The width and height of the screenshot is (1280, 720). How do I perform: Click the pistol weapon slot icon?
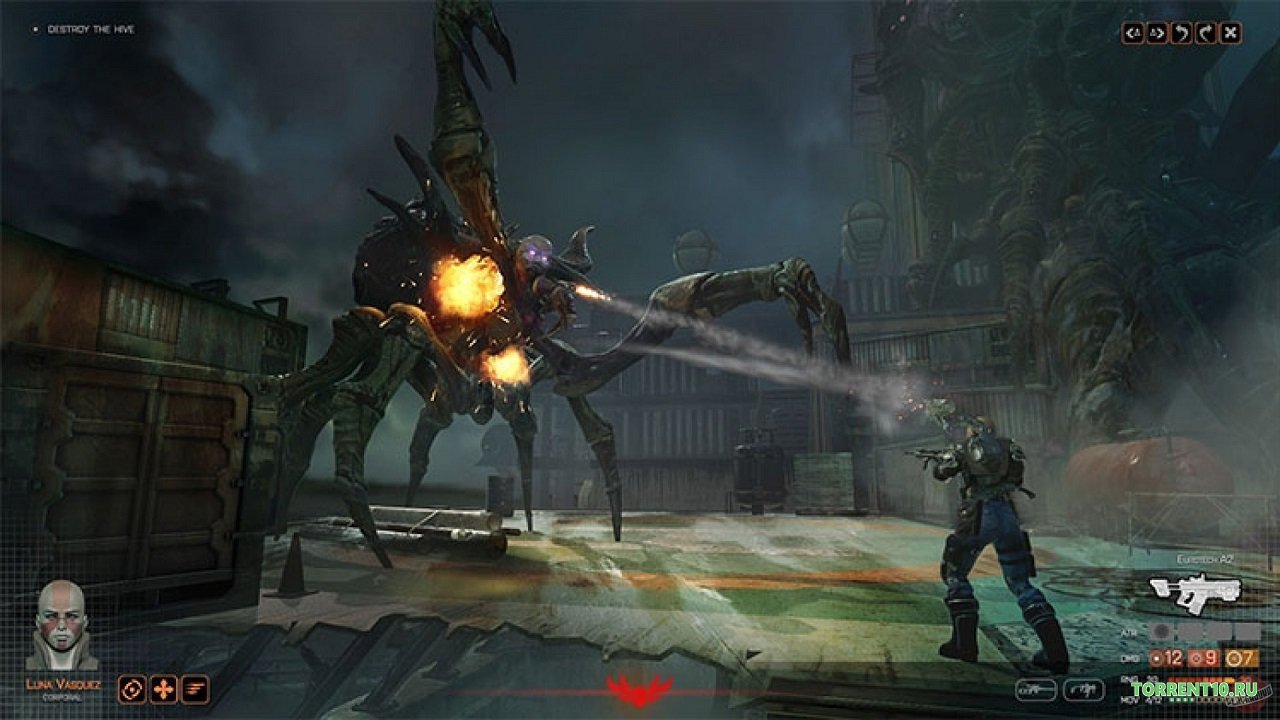tap(1084, 689)
